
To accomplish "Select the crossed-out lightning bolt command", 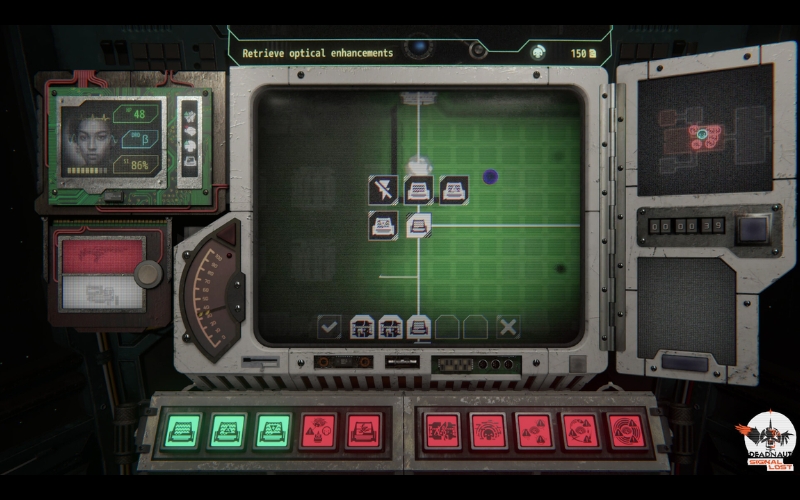I will coord(382,190).
